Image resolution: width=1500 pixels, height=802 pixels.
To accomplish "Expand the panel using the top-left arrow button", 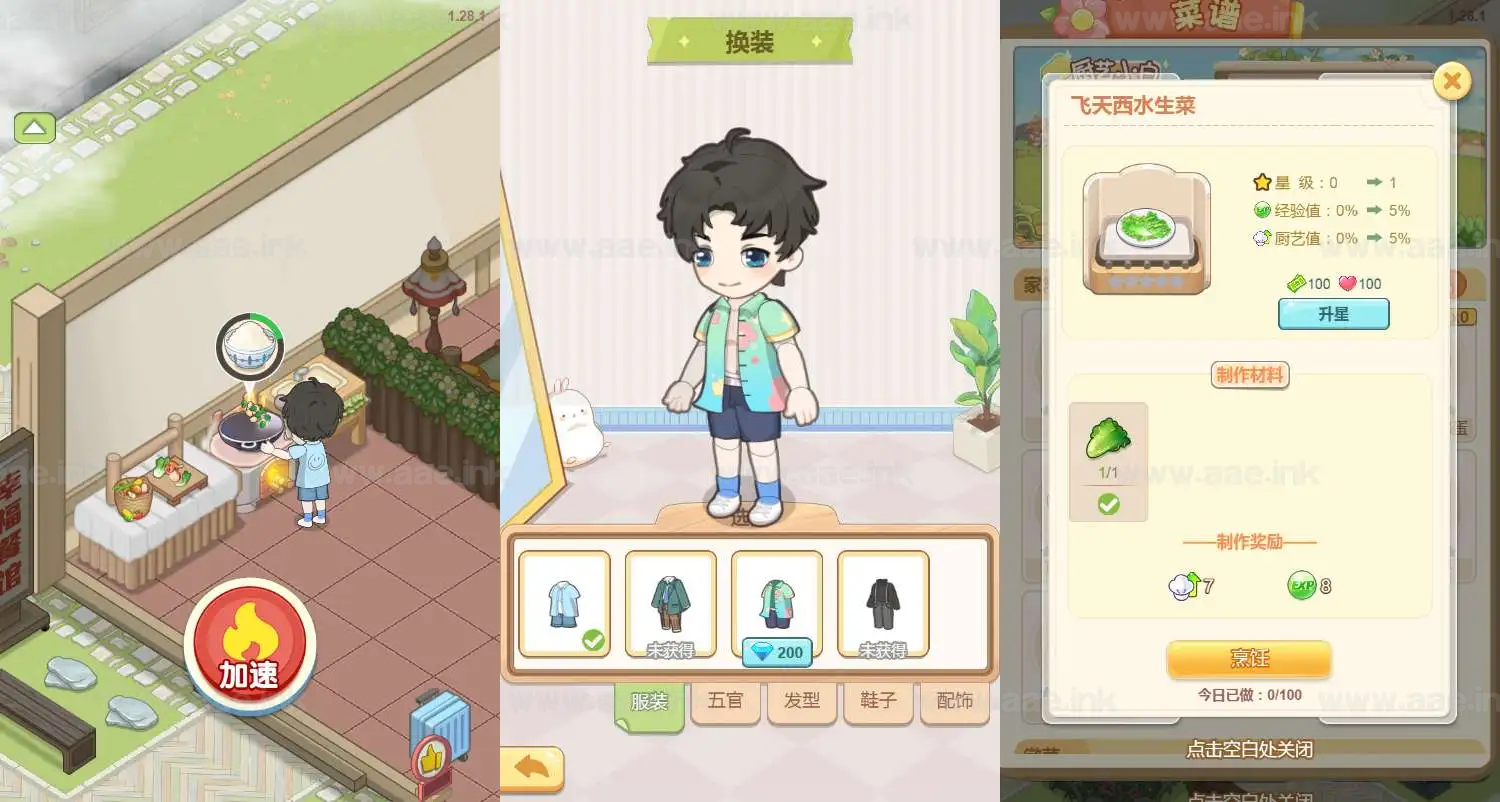I will coord(34,128).
